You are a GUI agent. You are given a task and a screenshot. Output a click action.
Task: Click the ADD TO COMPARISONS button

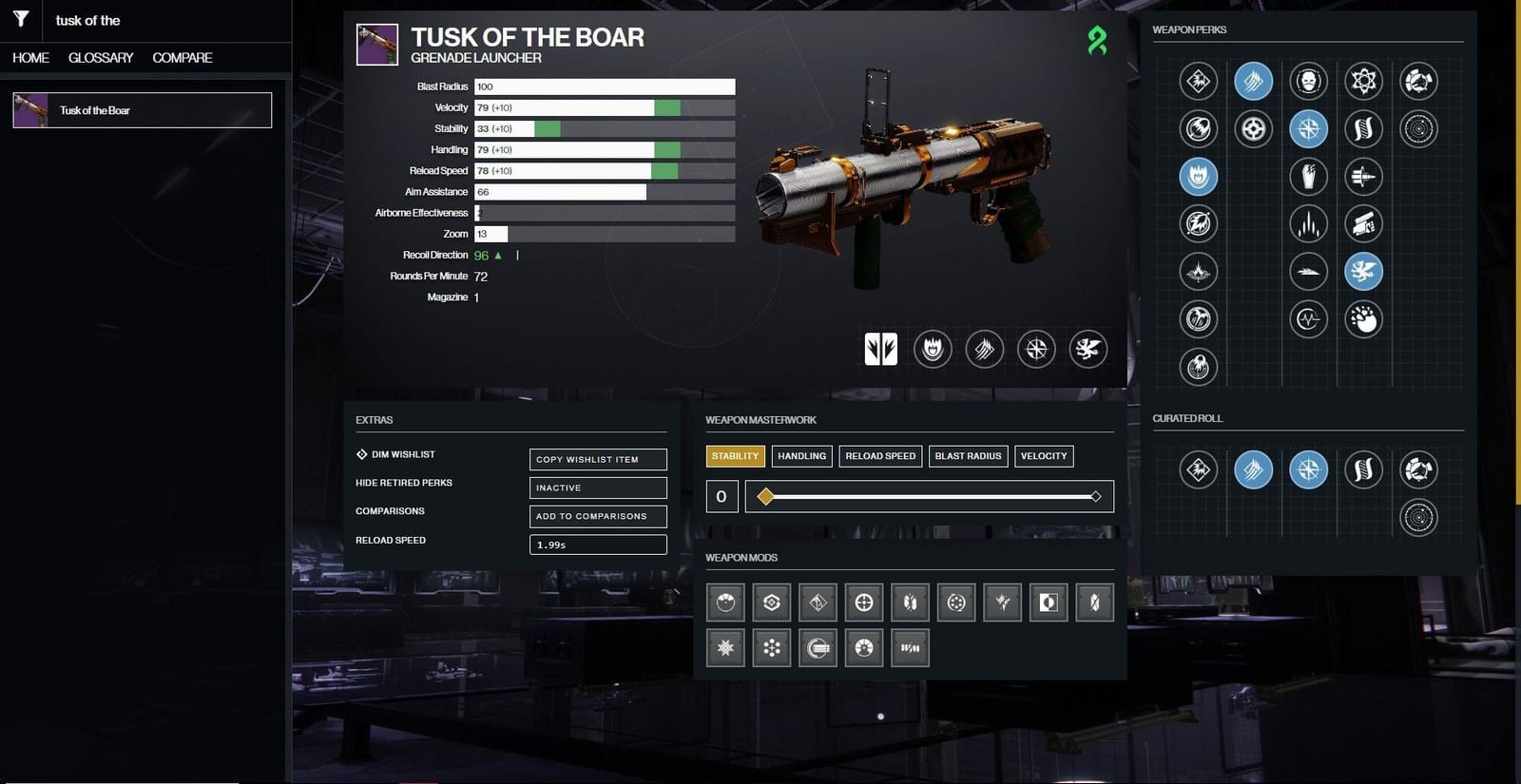598,516
